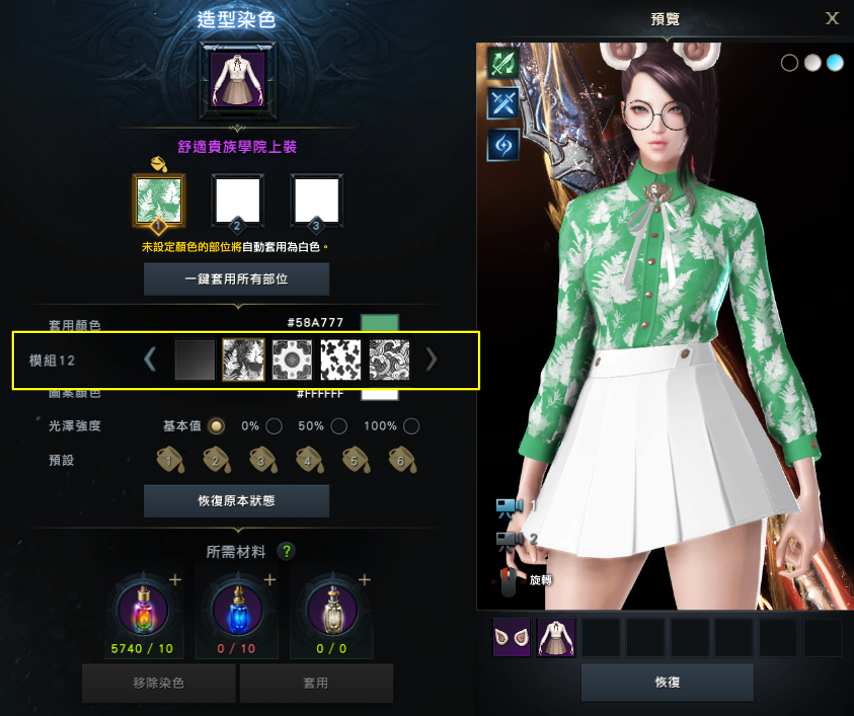Viewport: 854px width, 716px height.
Task: Show next patterns with right arrow
Action: (432, 359)
